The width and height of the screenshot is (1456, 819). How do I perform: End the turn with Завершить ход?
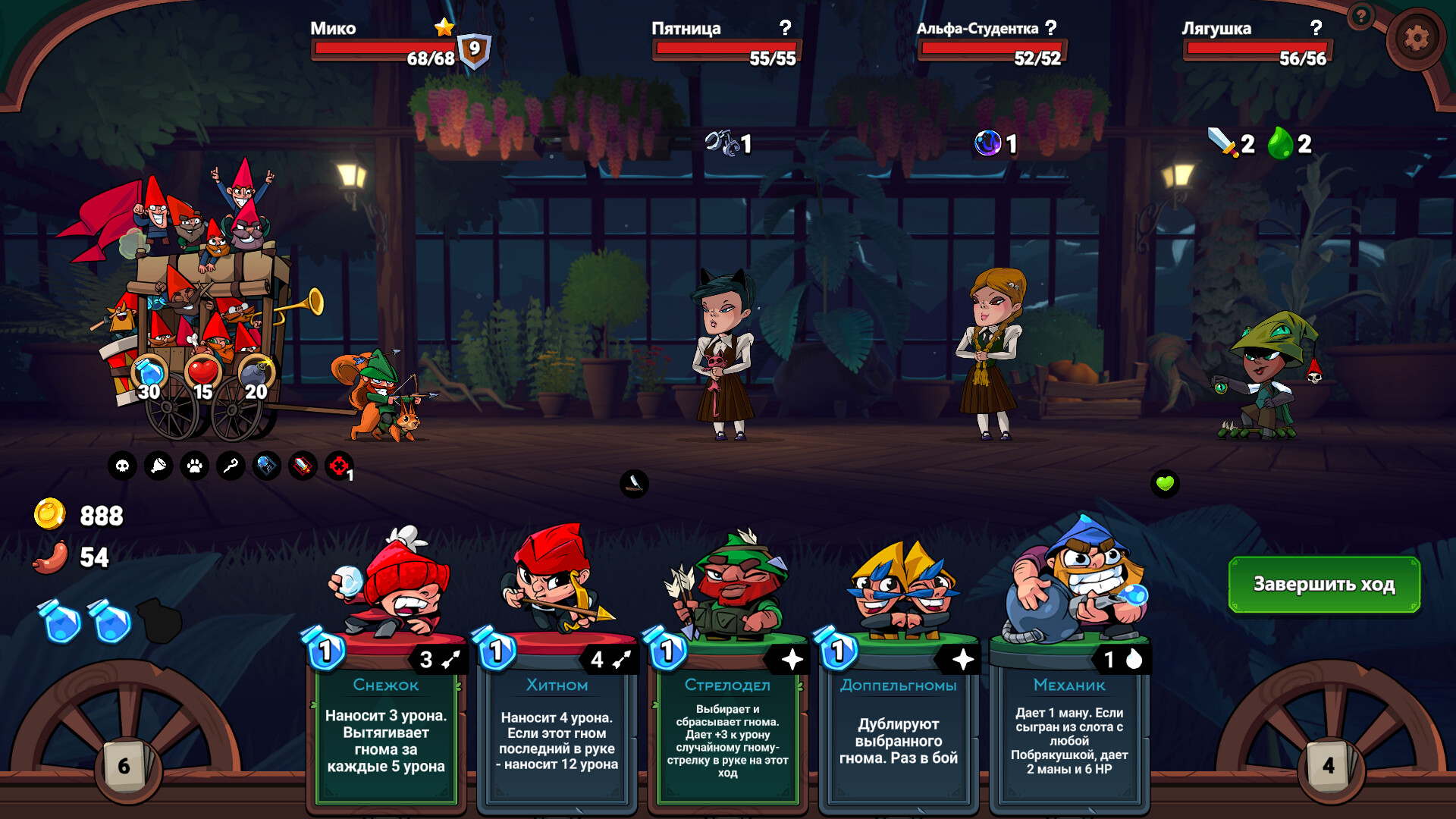(1323, 584)
